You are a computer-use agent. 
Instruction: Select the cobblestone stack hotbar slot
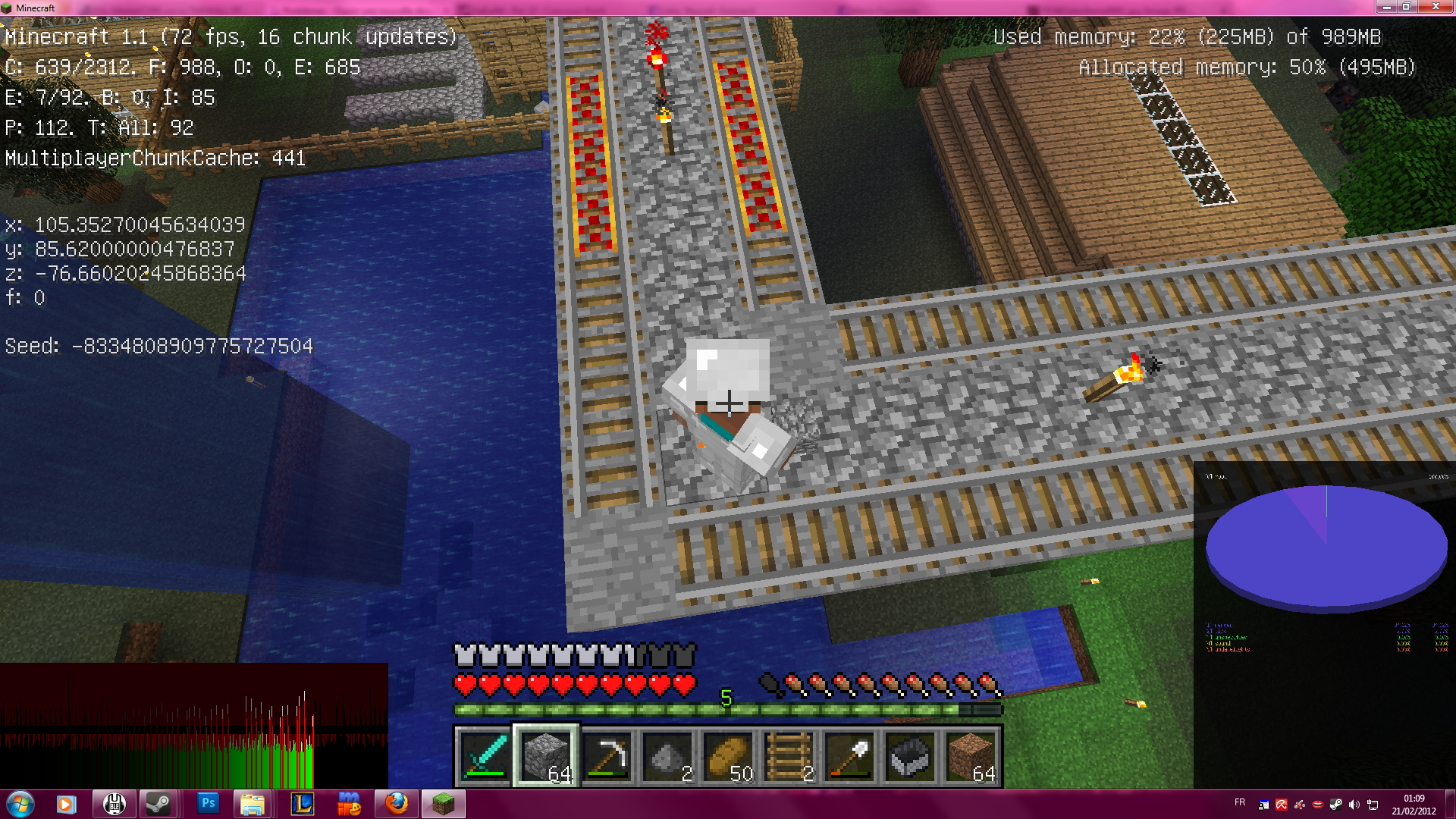(x=546, y=756)
